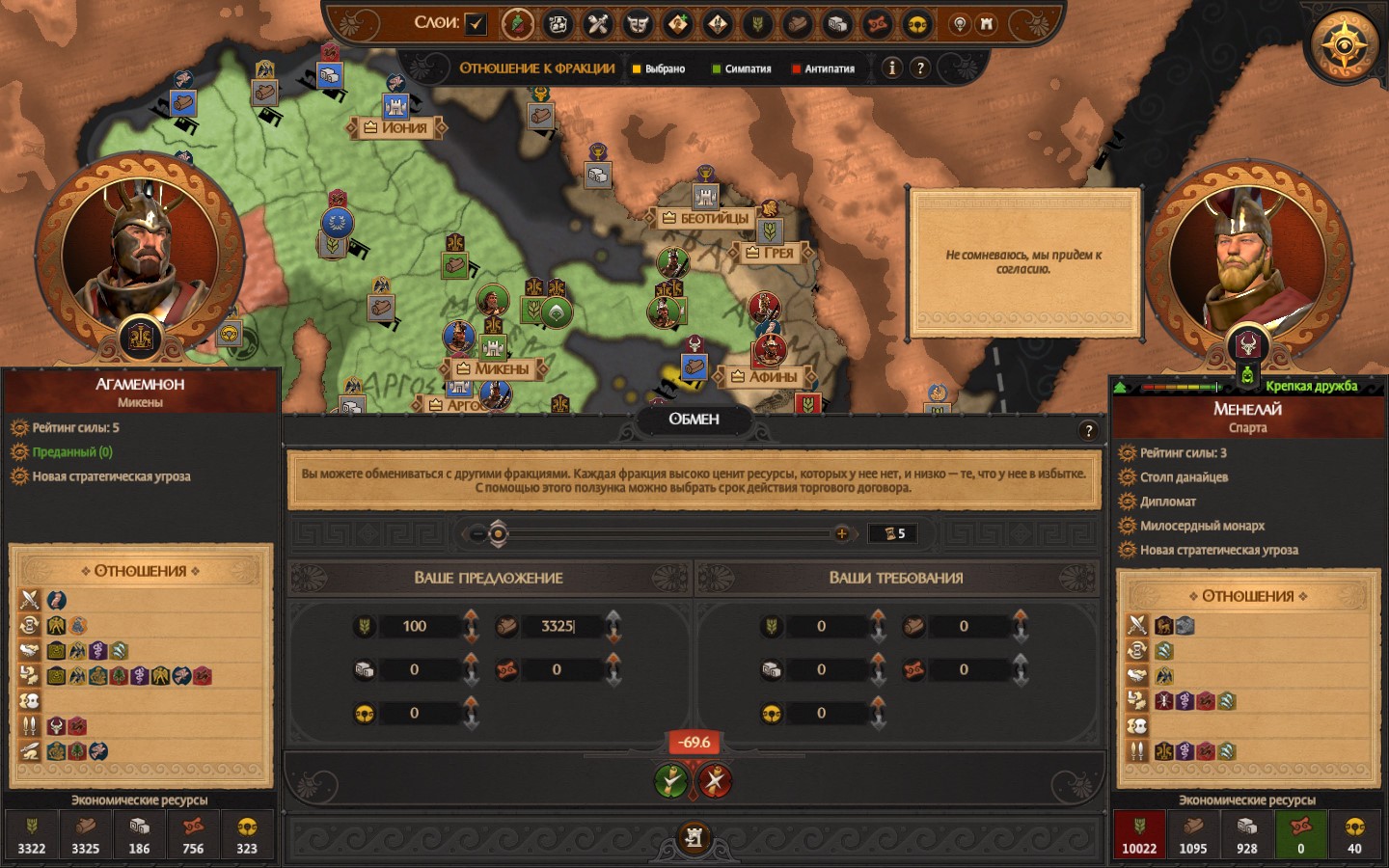Edit the offered wood amount field showing 3325

[x=559, y=626]
